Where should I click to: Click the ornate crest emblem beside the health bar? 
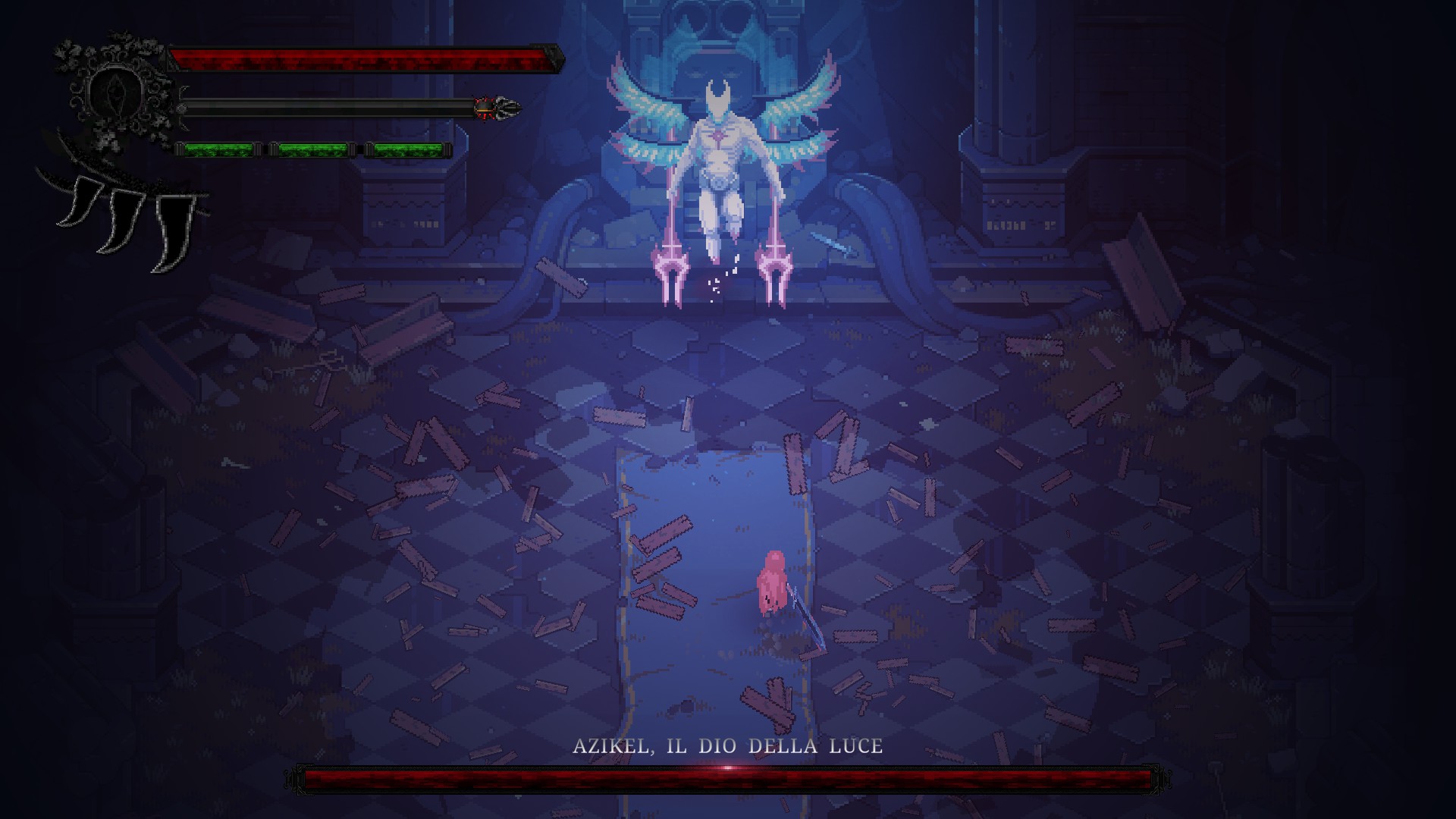click(x=115, y=92)
